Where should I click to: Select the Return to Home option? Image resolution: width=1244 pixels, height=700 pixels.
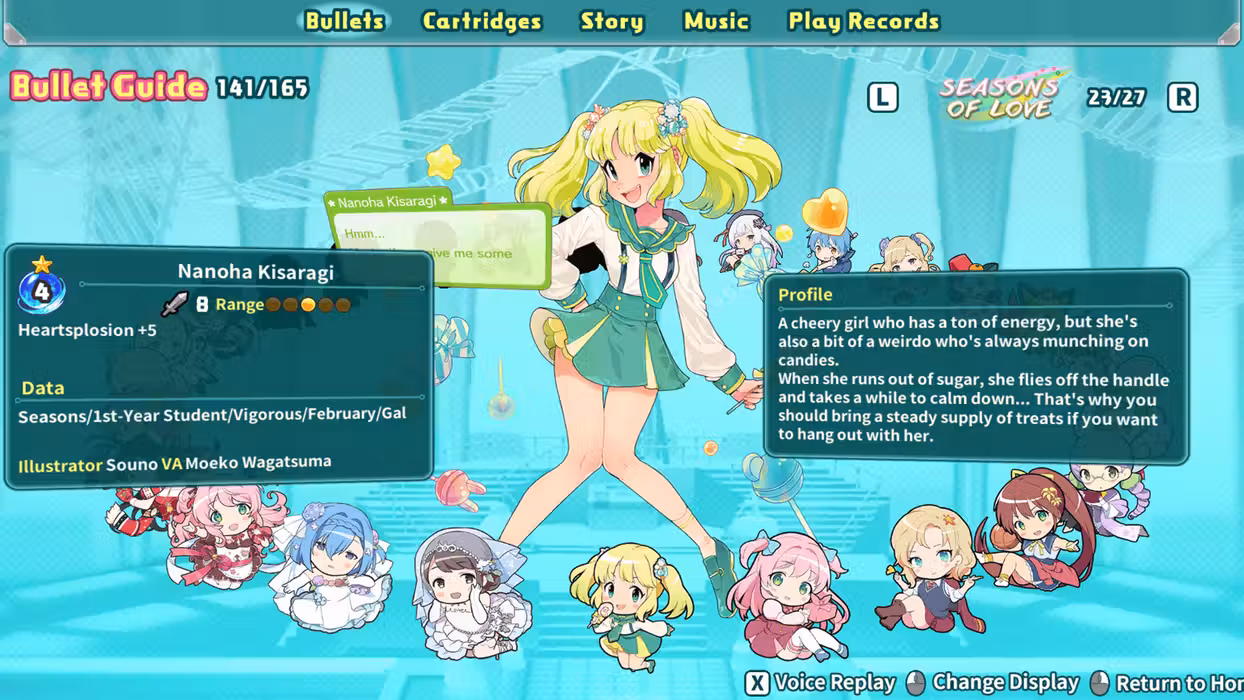(x=1168, y=682)
